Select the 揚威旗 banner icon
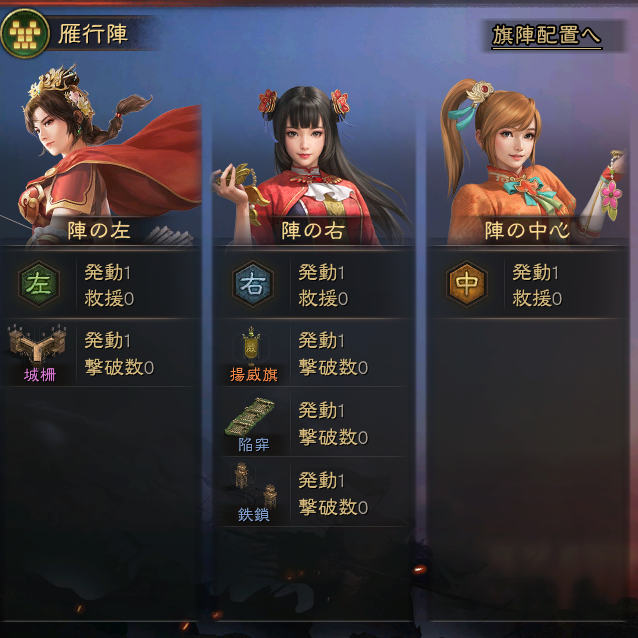Viewport: 638px width, 638px height. tap(252, 348)
